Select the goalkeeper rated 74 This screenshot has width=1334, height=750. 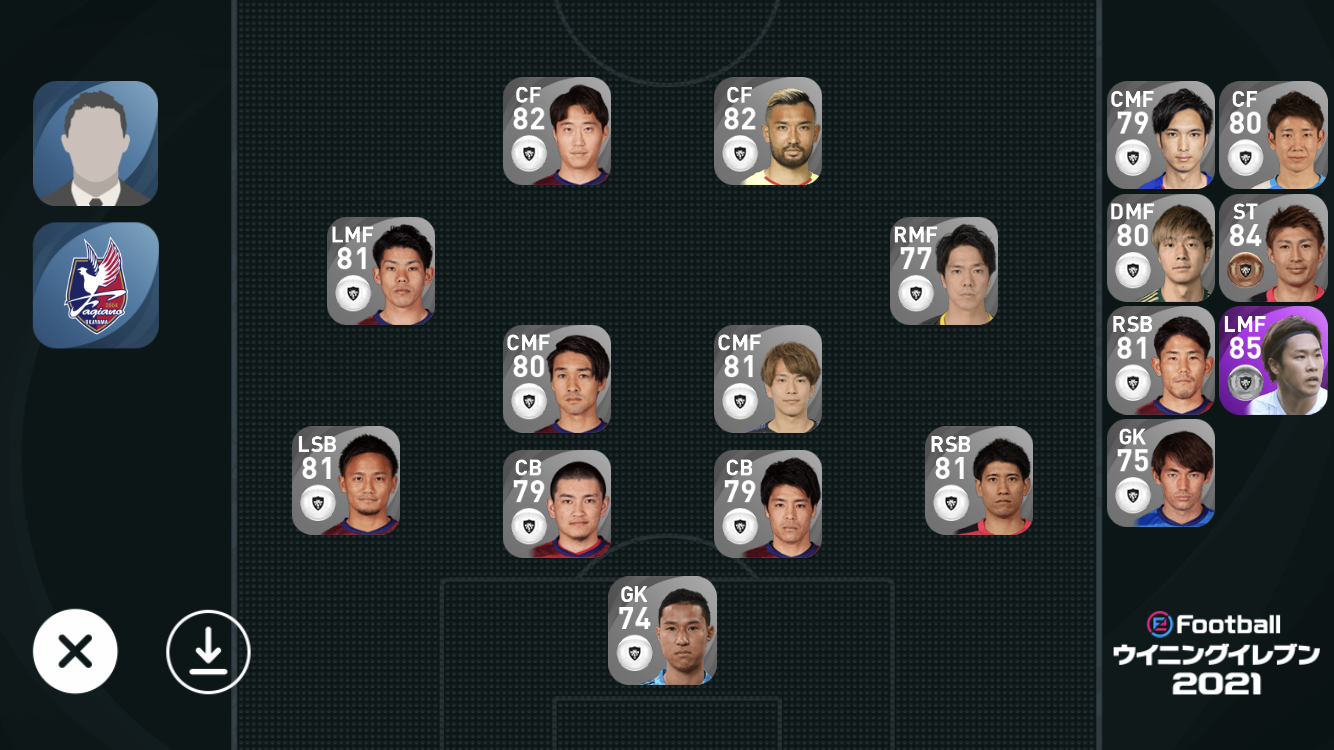tap(662, 630)
